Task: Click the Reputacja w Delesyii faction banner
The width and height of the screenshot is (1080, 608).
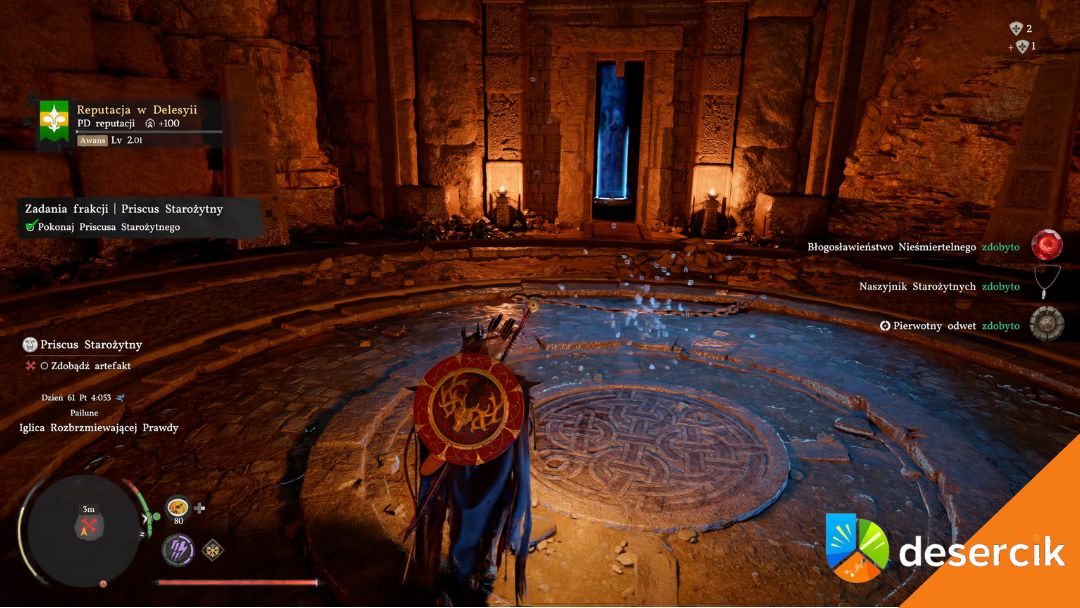Action: (54, 121)
